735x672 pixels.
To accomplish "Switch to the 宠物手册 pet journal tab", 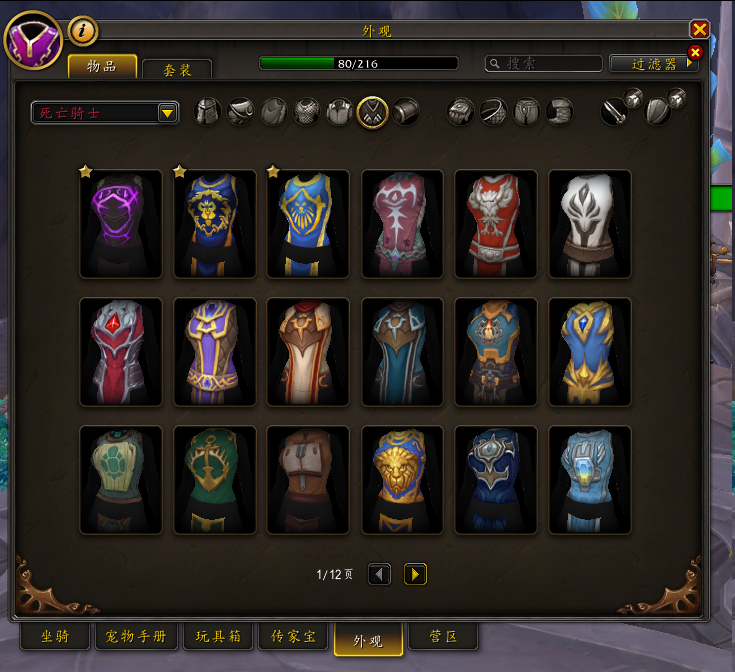I will [136, 637].
